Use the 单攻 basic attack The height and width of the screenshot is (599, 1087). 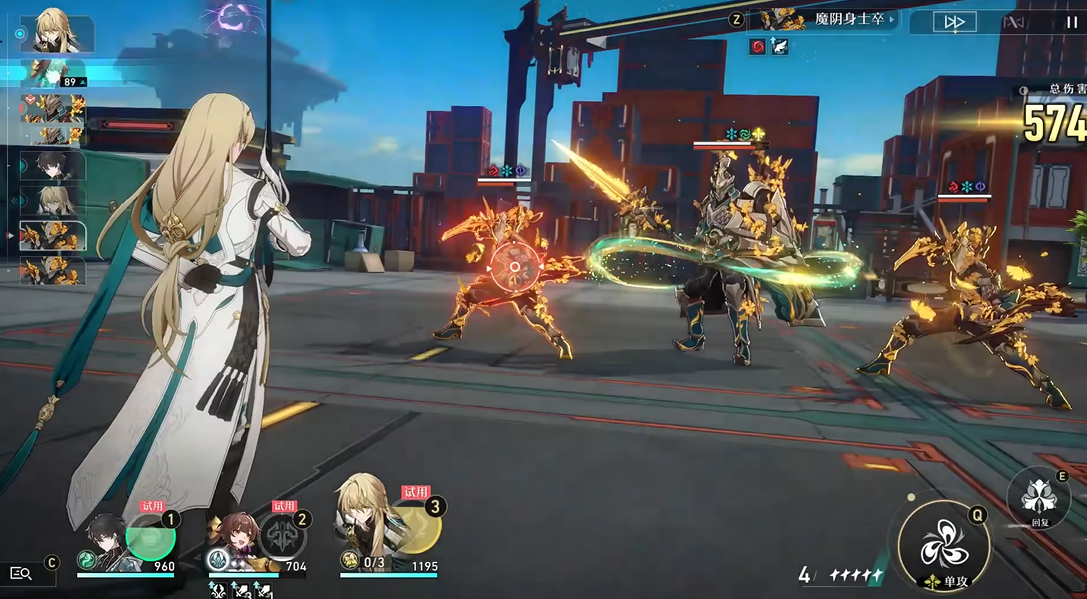point(943,547)
